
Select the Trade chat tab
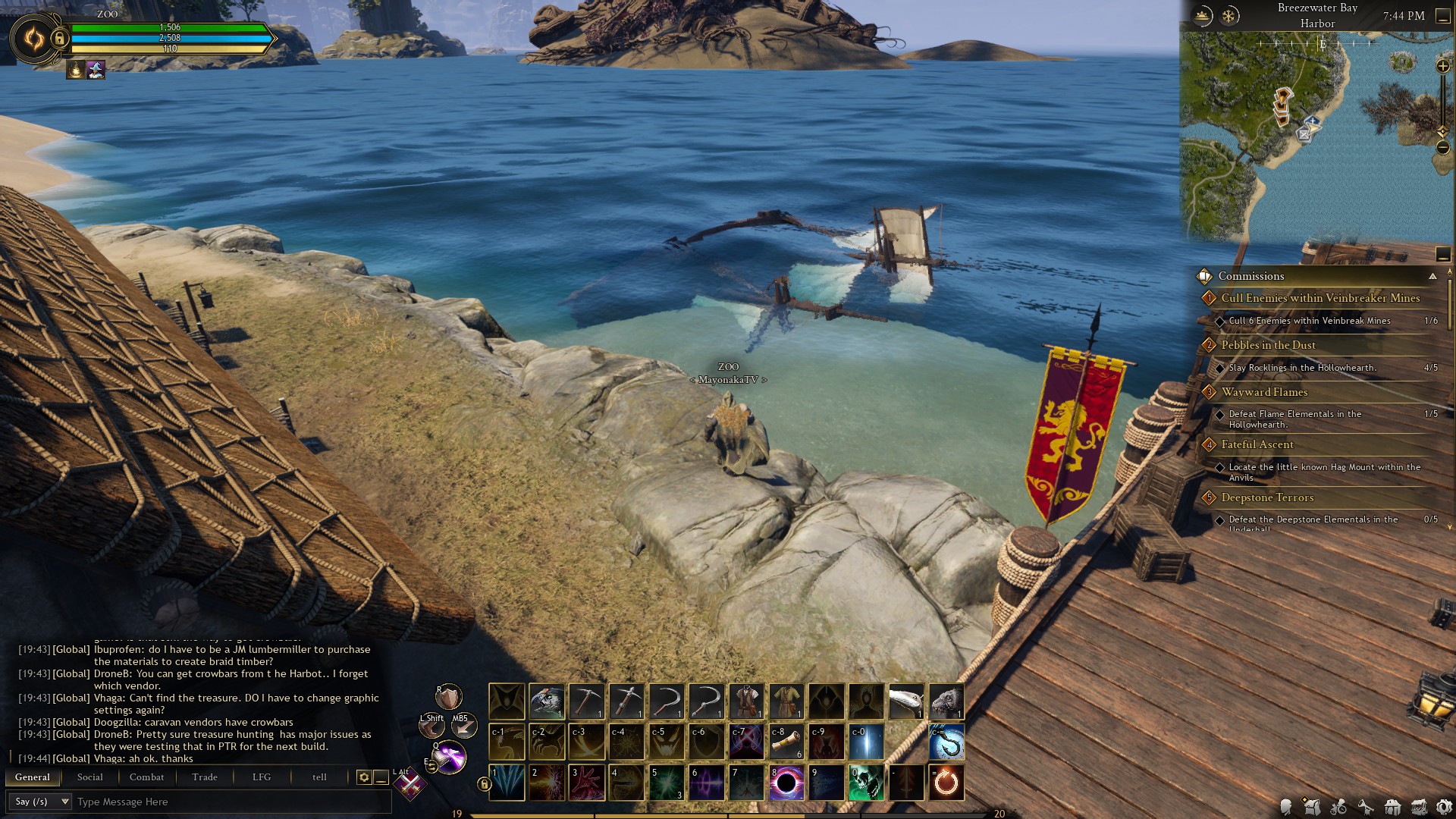pyautogui.click(x=205, y=777)
